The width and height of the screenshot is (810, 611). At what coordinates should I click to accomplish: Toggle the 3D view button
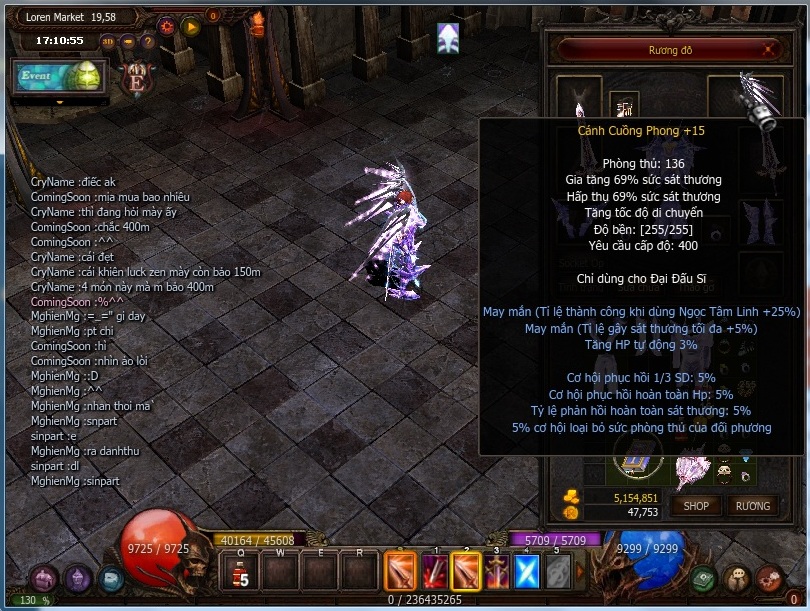[x=108, y=42]
